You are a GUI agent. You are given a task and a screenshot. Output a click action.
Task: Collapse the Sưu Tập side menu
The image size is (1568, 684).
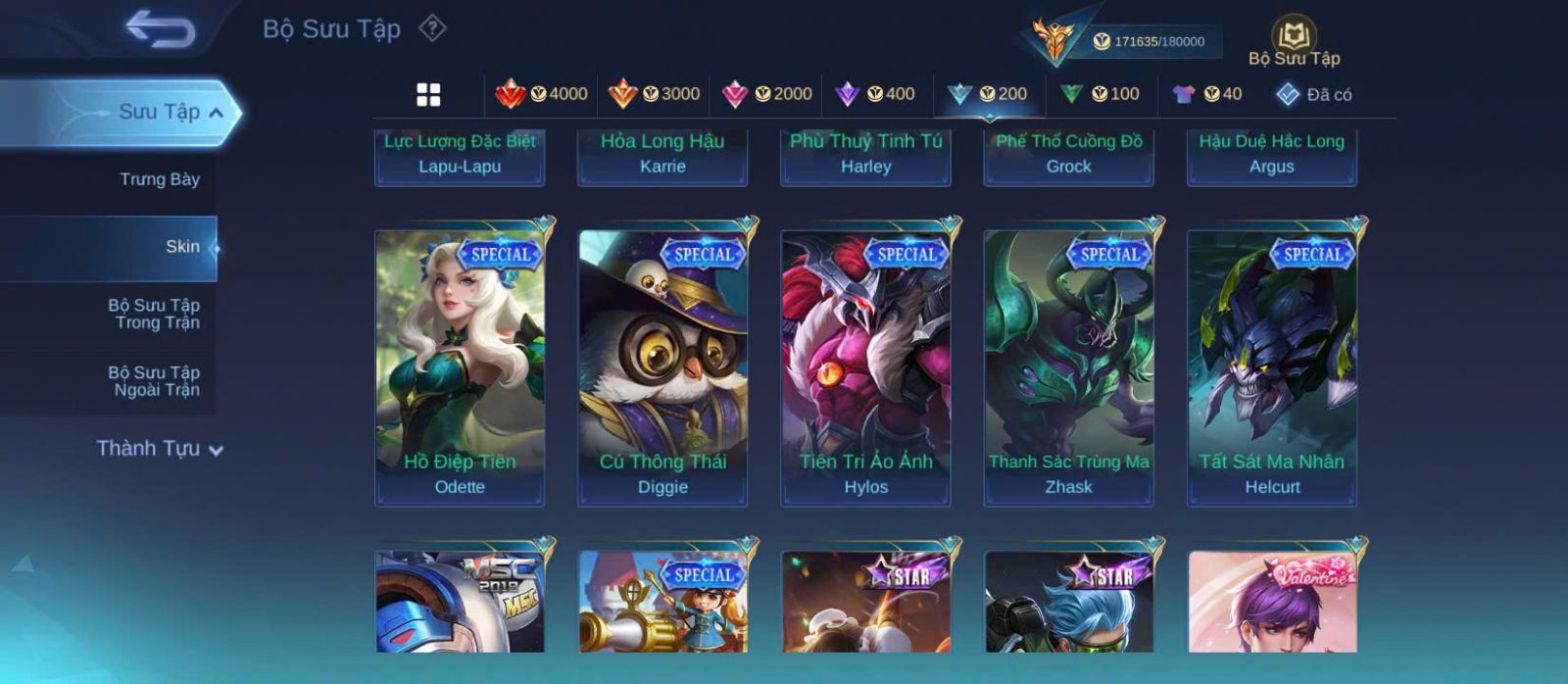[216, 113]
